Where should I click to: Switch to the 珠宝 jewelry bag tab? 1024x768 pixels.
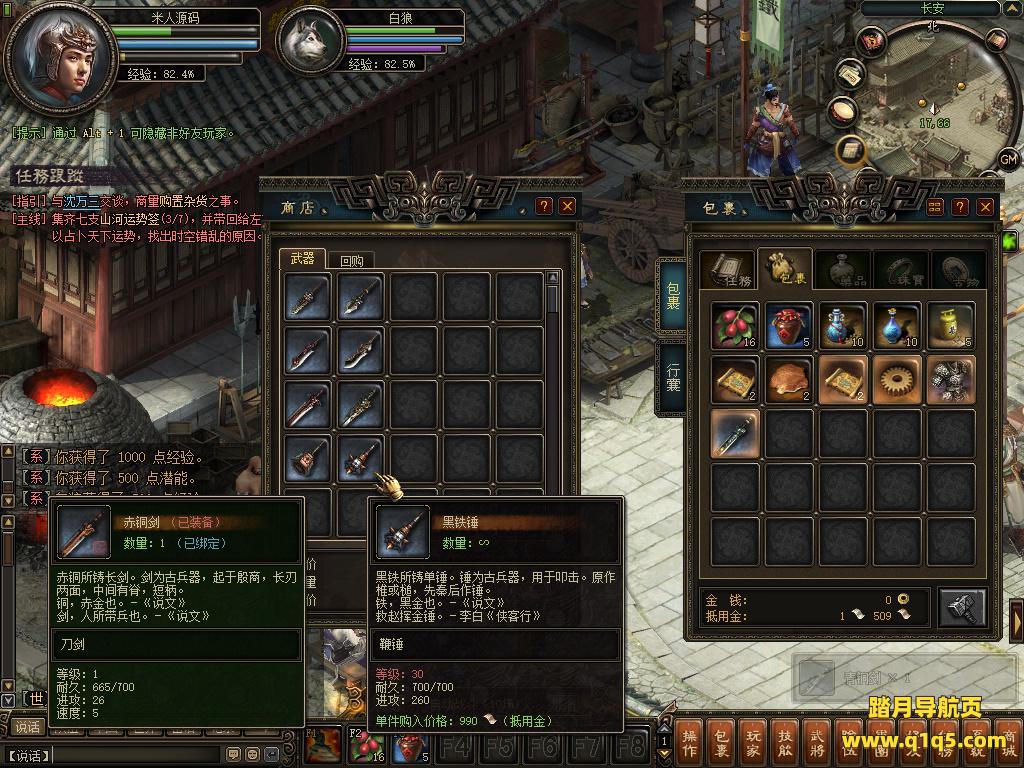901,271
